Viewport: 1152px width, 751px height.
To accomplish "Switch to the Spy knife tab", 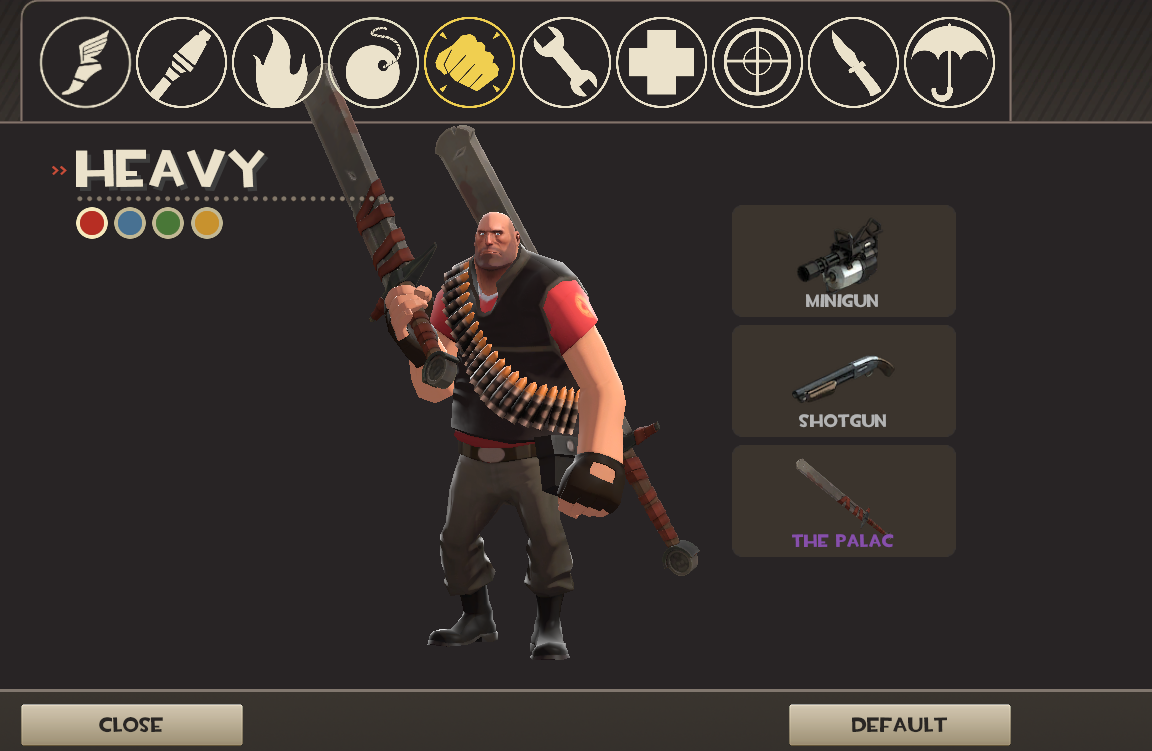I will click(x=853, y=62).
